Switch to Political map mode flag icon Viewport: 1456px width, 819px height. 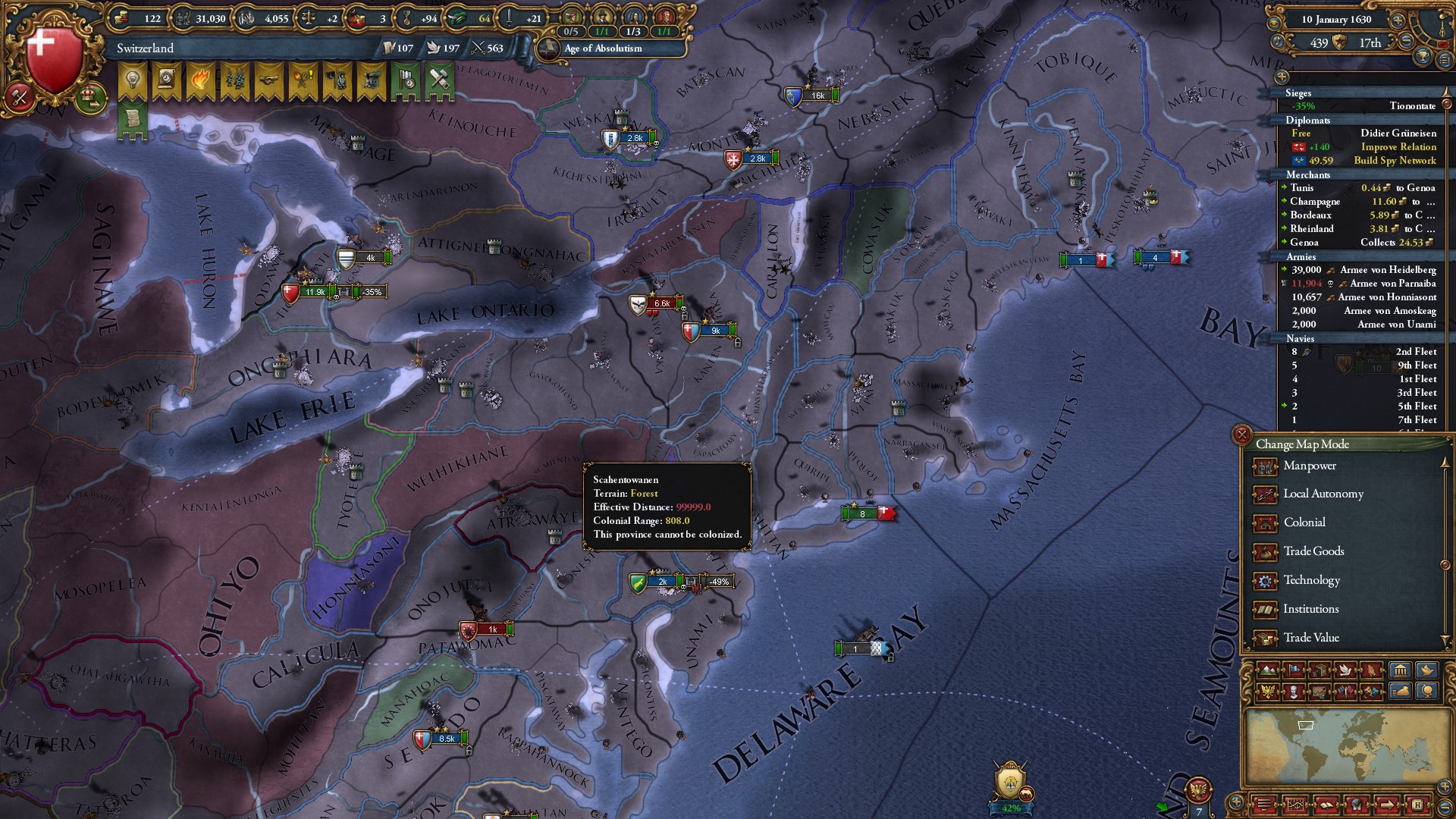pyautogui.click(x=1295, y=670)
